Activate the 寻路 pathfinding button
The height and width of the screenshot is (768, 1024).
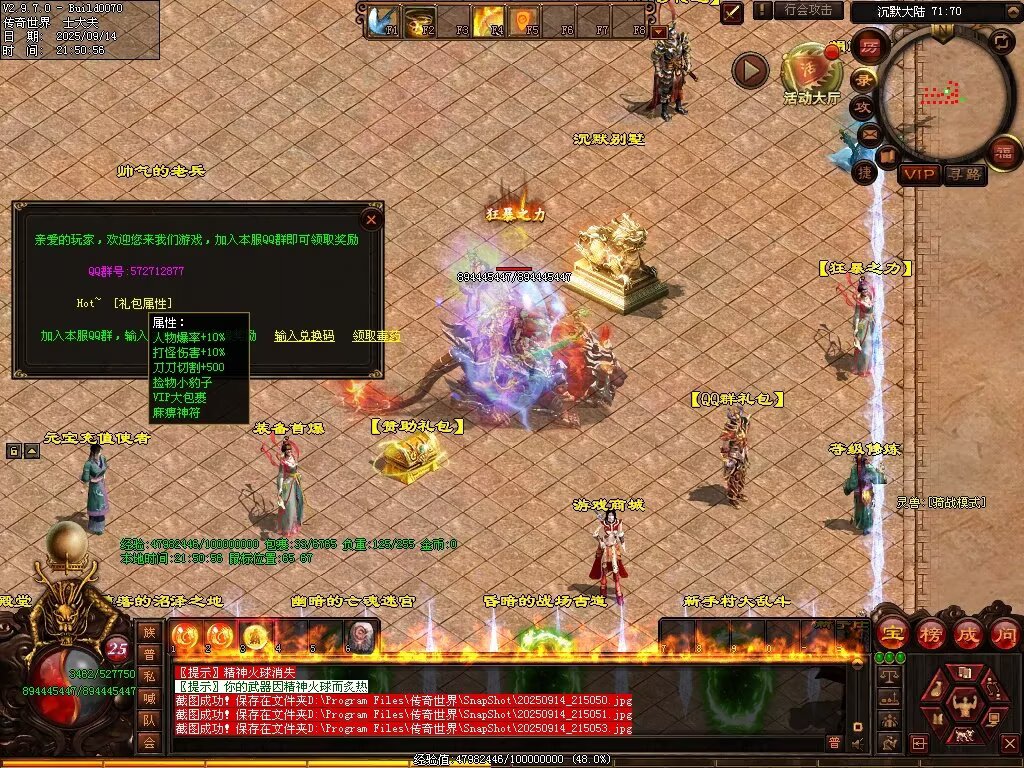pos(964,174)
